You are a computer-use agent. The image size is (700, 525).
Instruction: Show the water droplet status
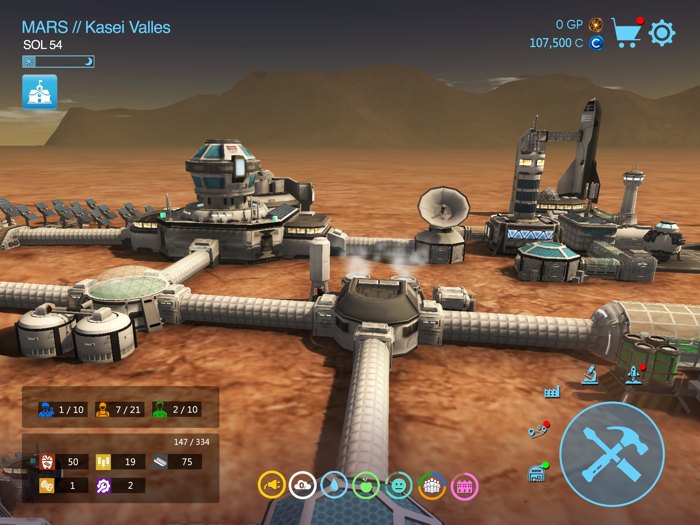pyautogui.click(x=335, y=486)
